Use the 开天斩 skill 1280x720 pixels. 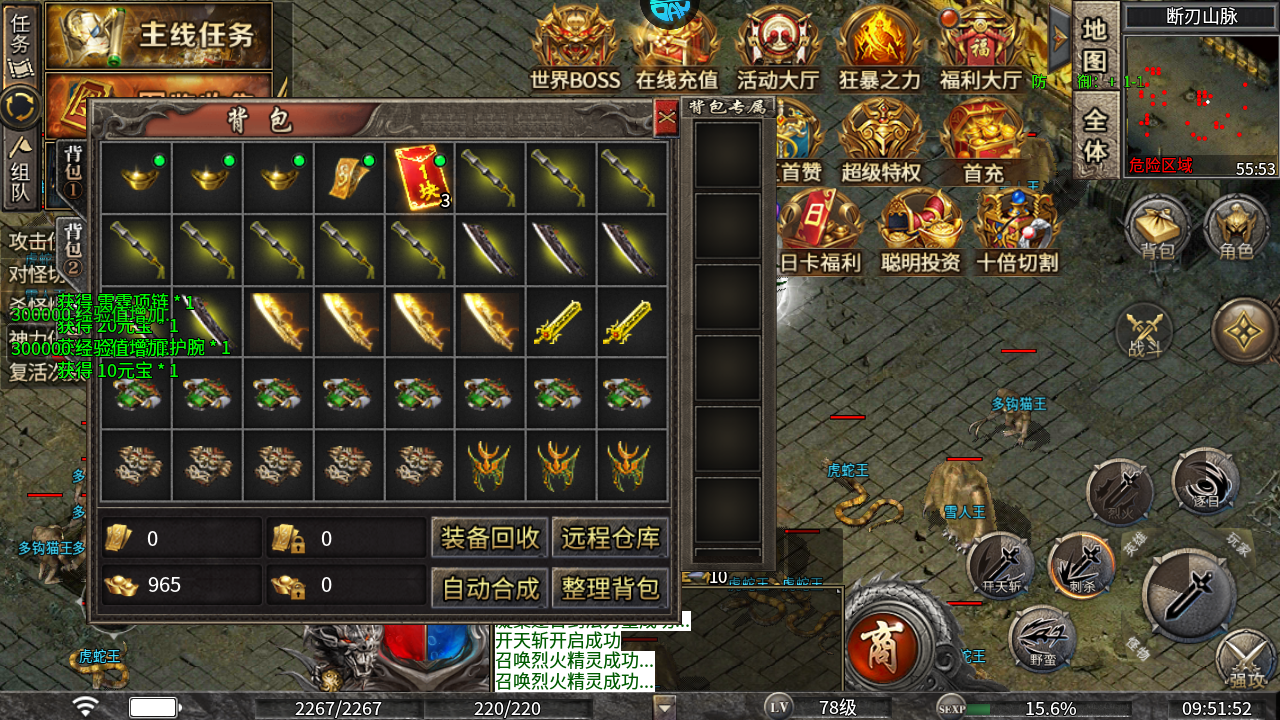pyautogui.click(x=1000, y=567)
